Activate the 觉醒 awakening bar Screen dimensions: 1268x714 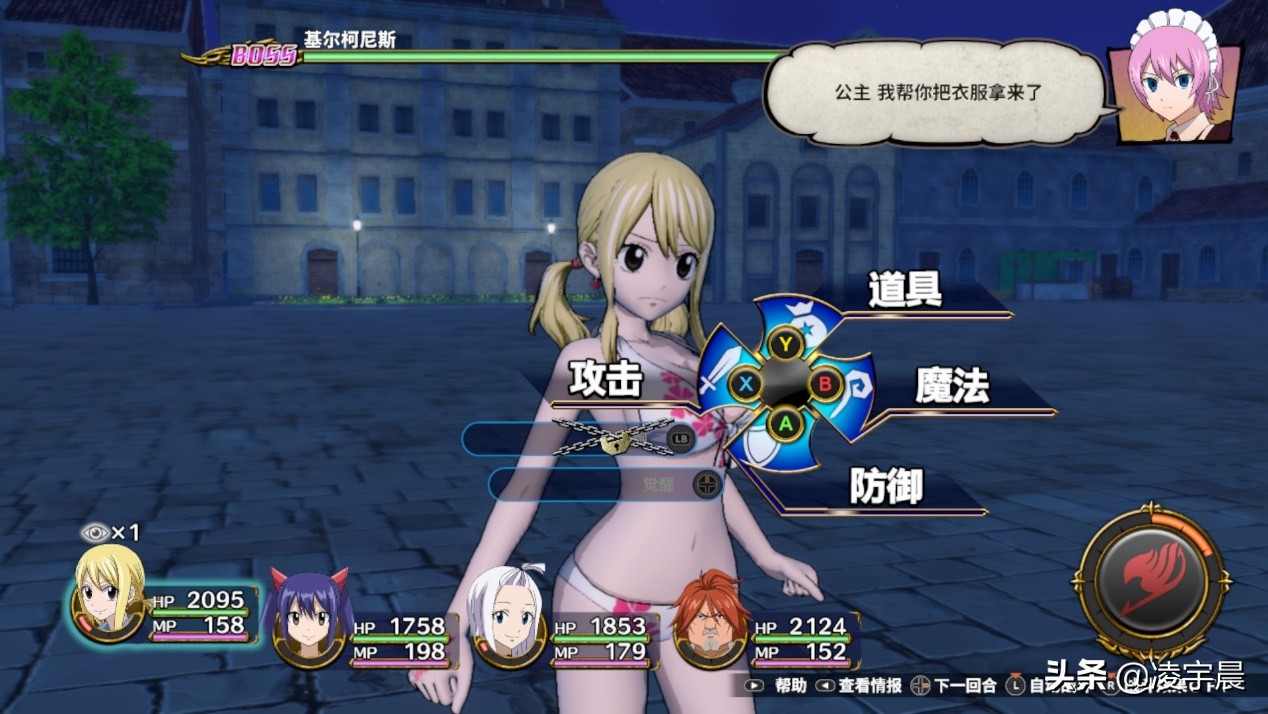click(x=605, y=485)
